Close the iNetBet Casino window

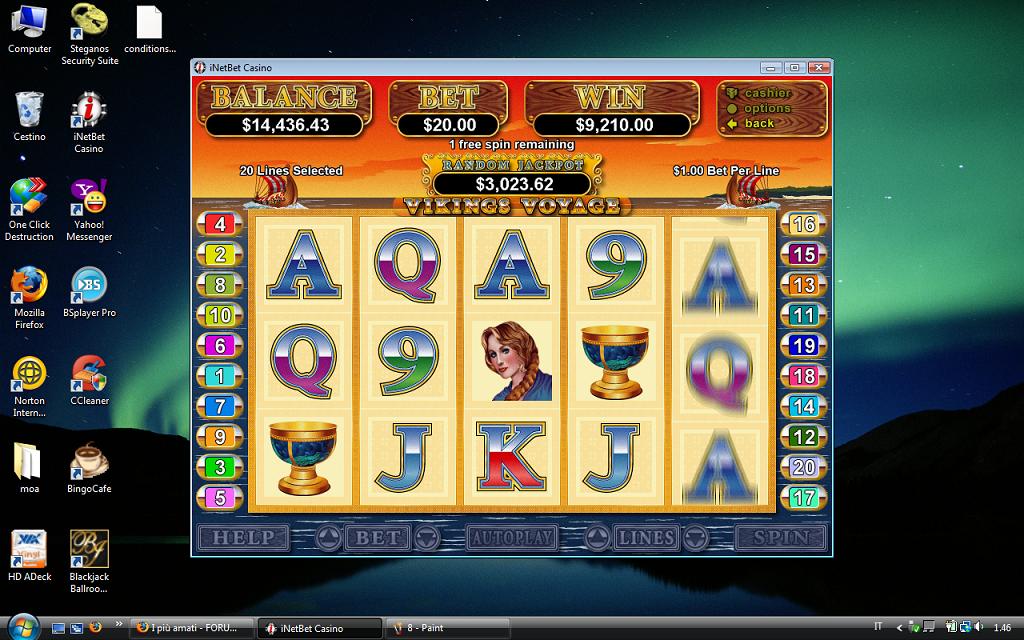point(819,68)
